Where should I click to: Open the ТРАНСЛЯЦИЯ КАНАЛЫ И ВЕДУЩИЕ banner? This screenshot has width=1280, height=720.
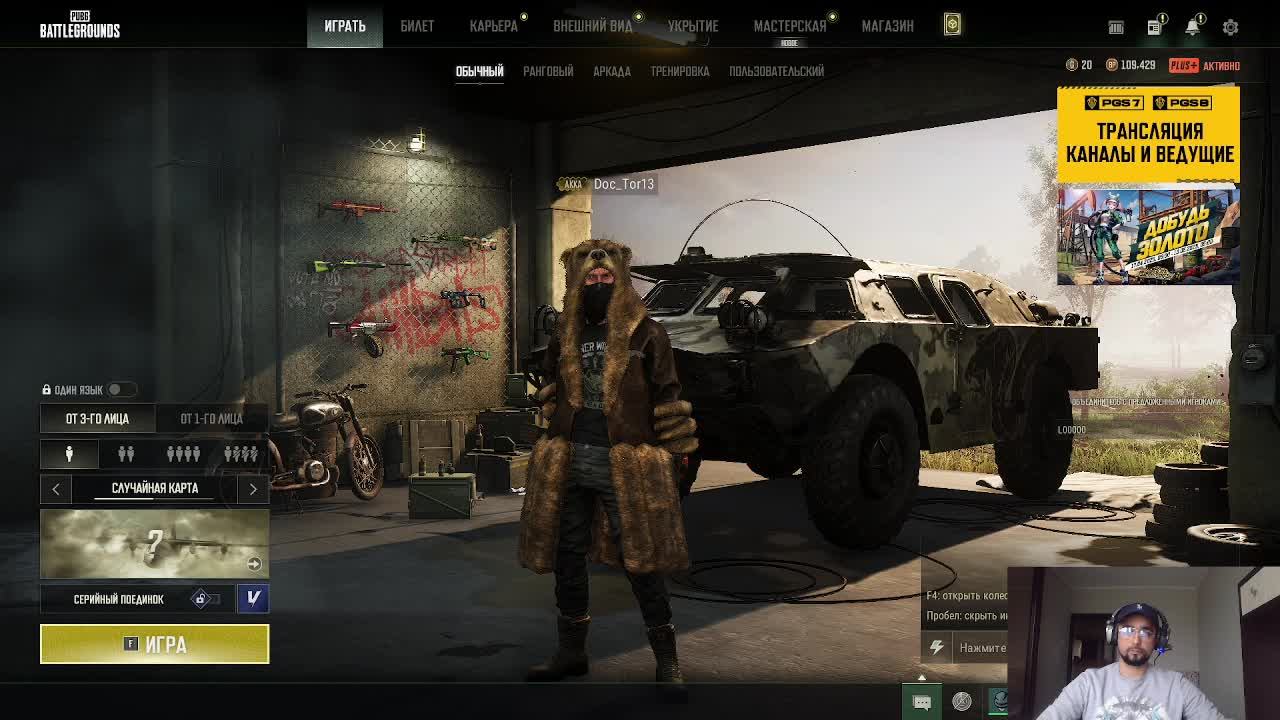(x=1148, y=134)
